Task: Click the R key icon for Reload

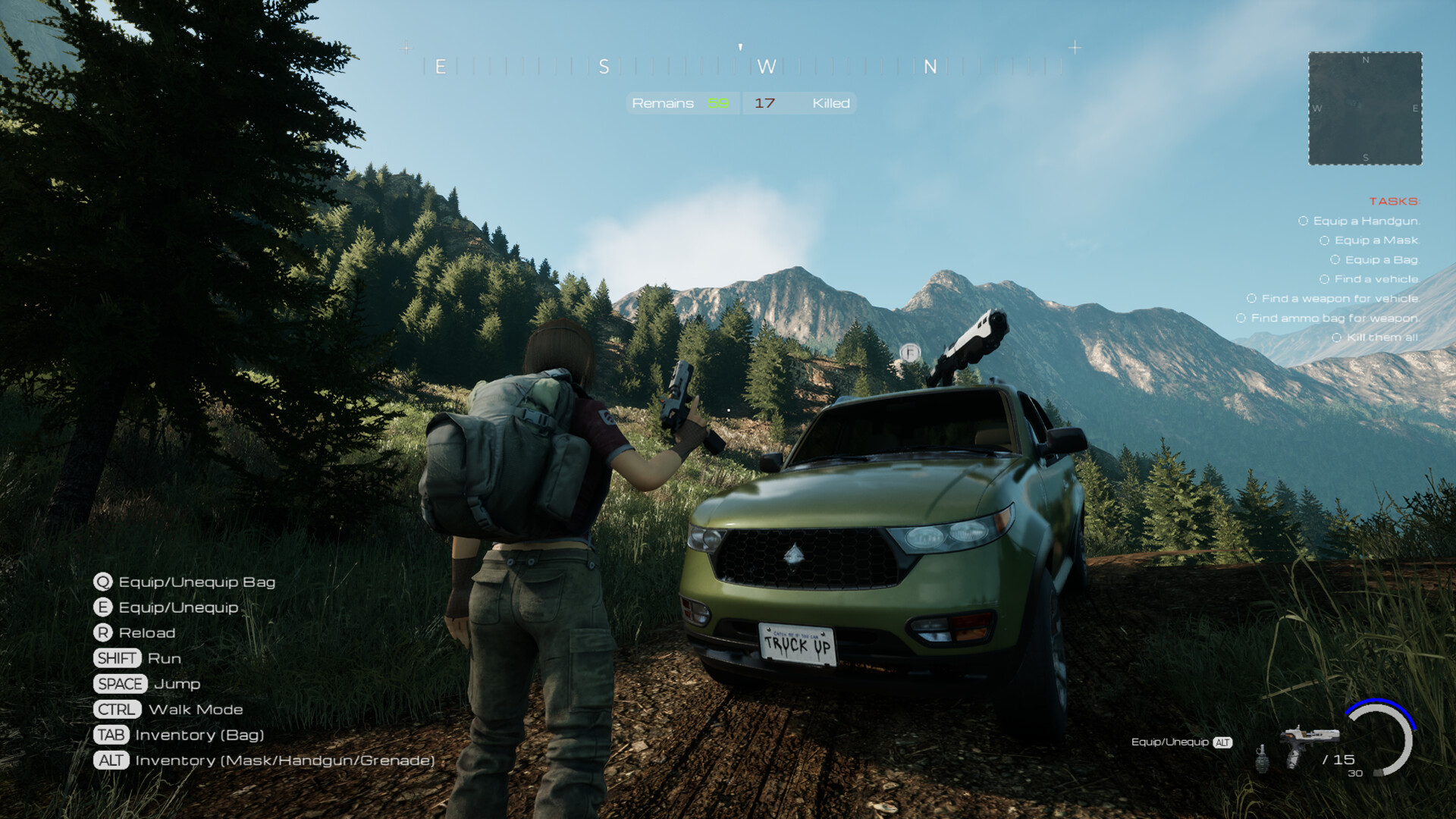Action: click(103, 632)
